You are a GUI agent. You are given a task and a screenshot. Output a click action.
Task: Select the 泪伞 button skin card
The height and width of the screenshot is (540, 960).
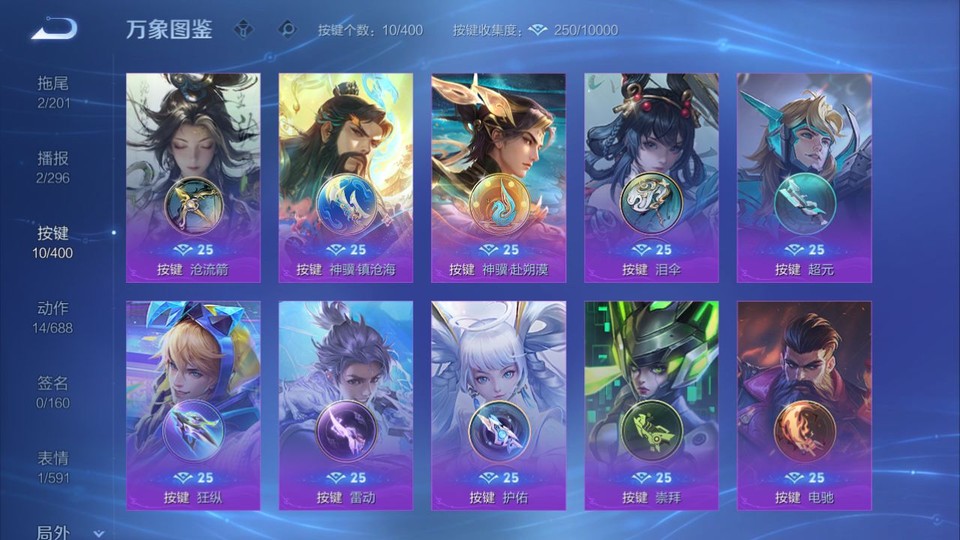(x=651, y=178)
